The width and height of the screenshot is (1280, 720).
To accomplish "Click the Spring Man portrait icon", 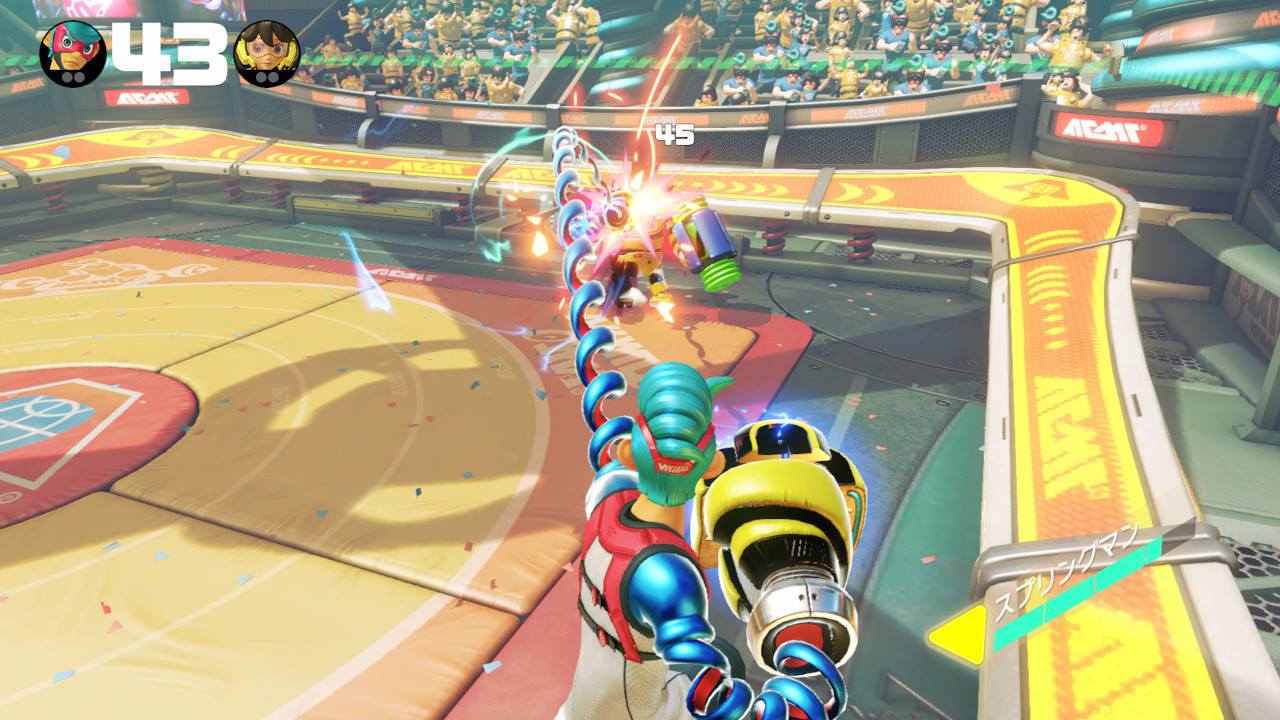I will click(x=72, y=53).
